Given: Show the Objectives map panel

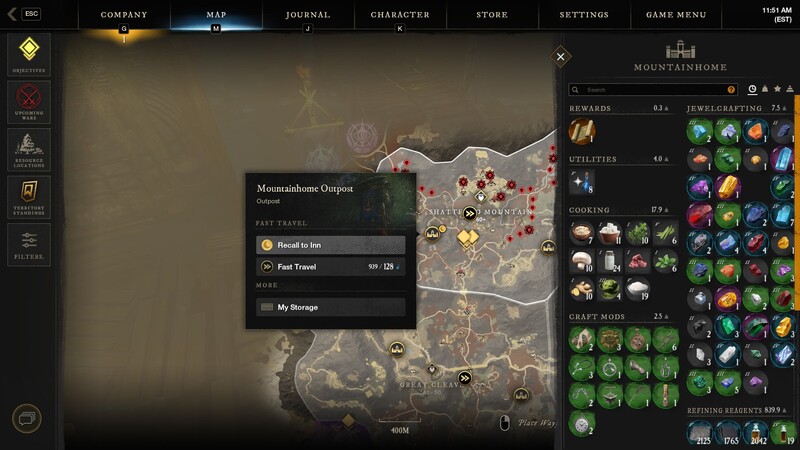Looking at the screenshot, I should (x=28, y=54).
